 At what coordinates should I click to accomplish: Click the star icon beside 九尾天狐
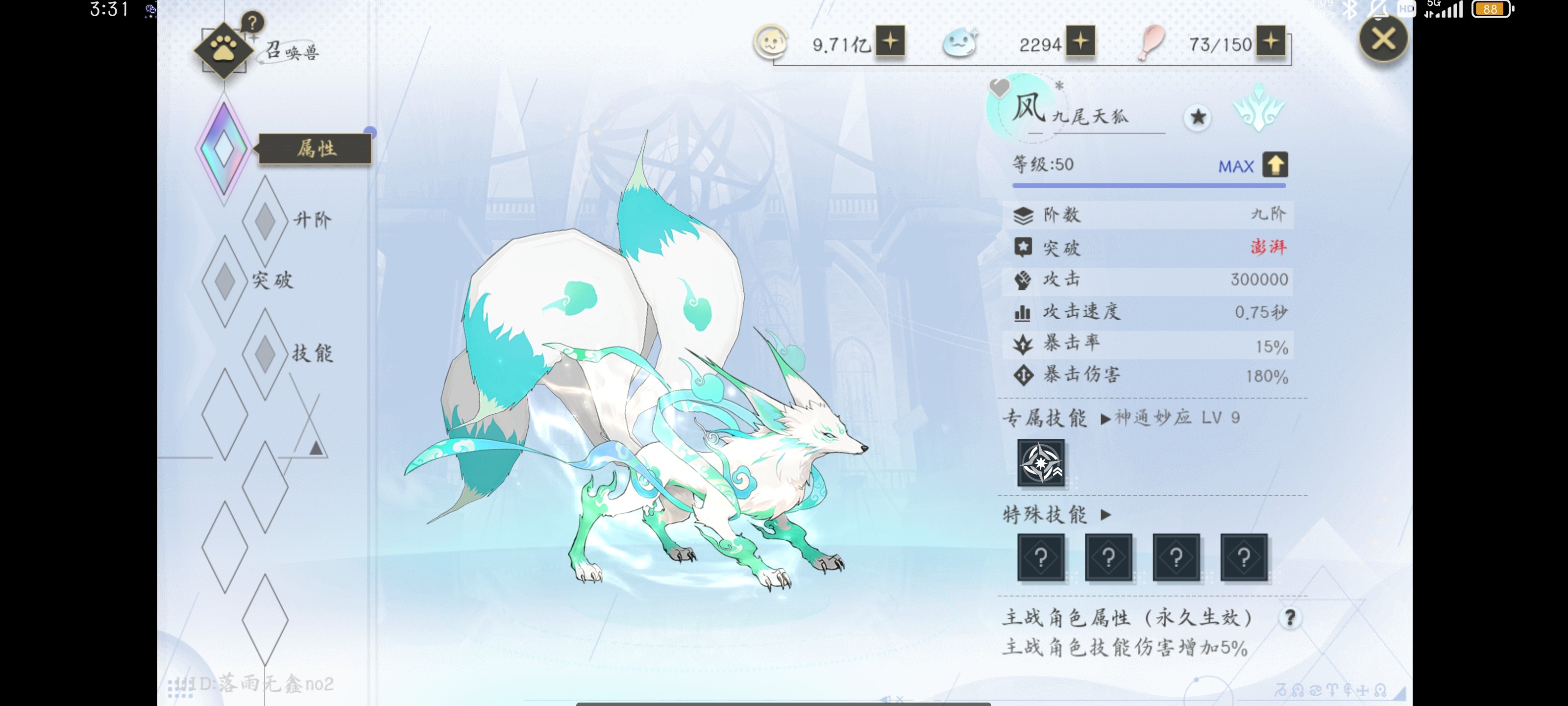pyautogui.click(x=1197, y=117)
